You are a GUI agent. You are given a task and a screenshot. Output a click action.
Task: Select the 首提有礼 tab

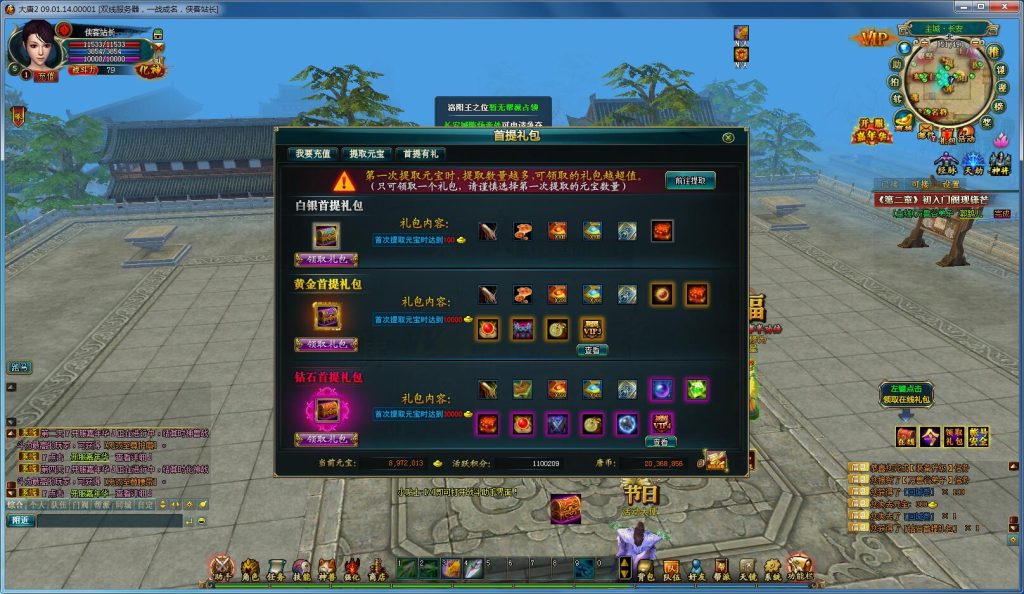coord(421,154)
